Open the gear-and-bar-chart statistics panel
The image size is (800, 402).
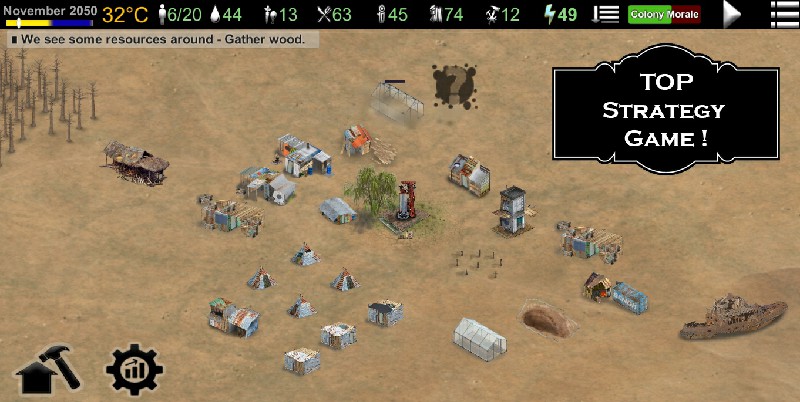click(134, 371)
